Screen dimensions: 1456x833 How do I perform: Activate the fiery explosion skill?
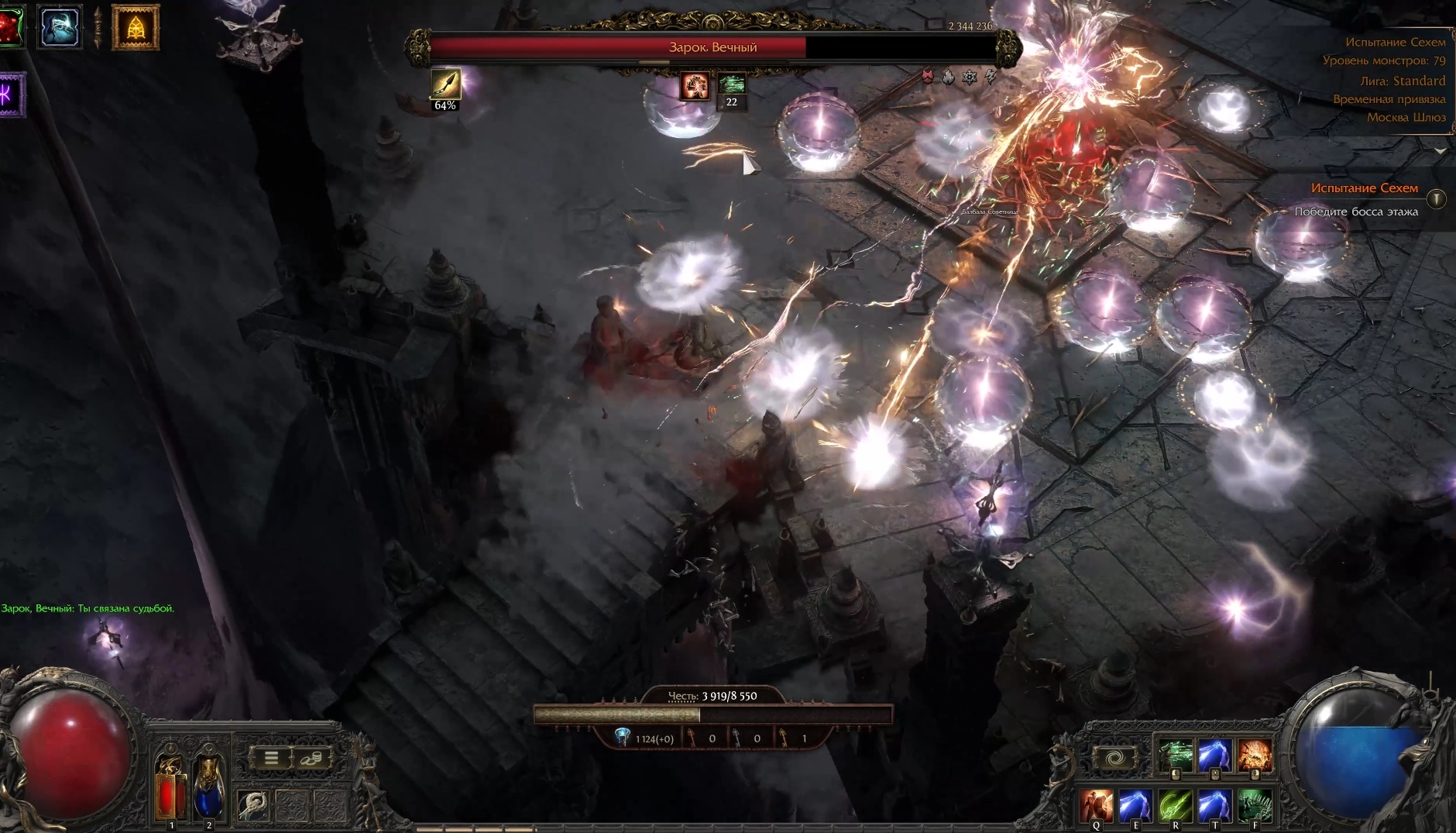[1254, 756]
